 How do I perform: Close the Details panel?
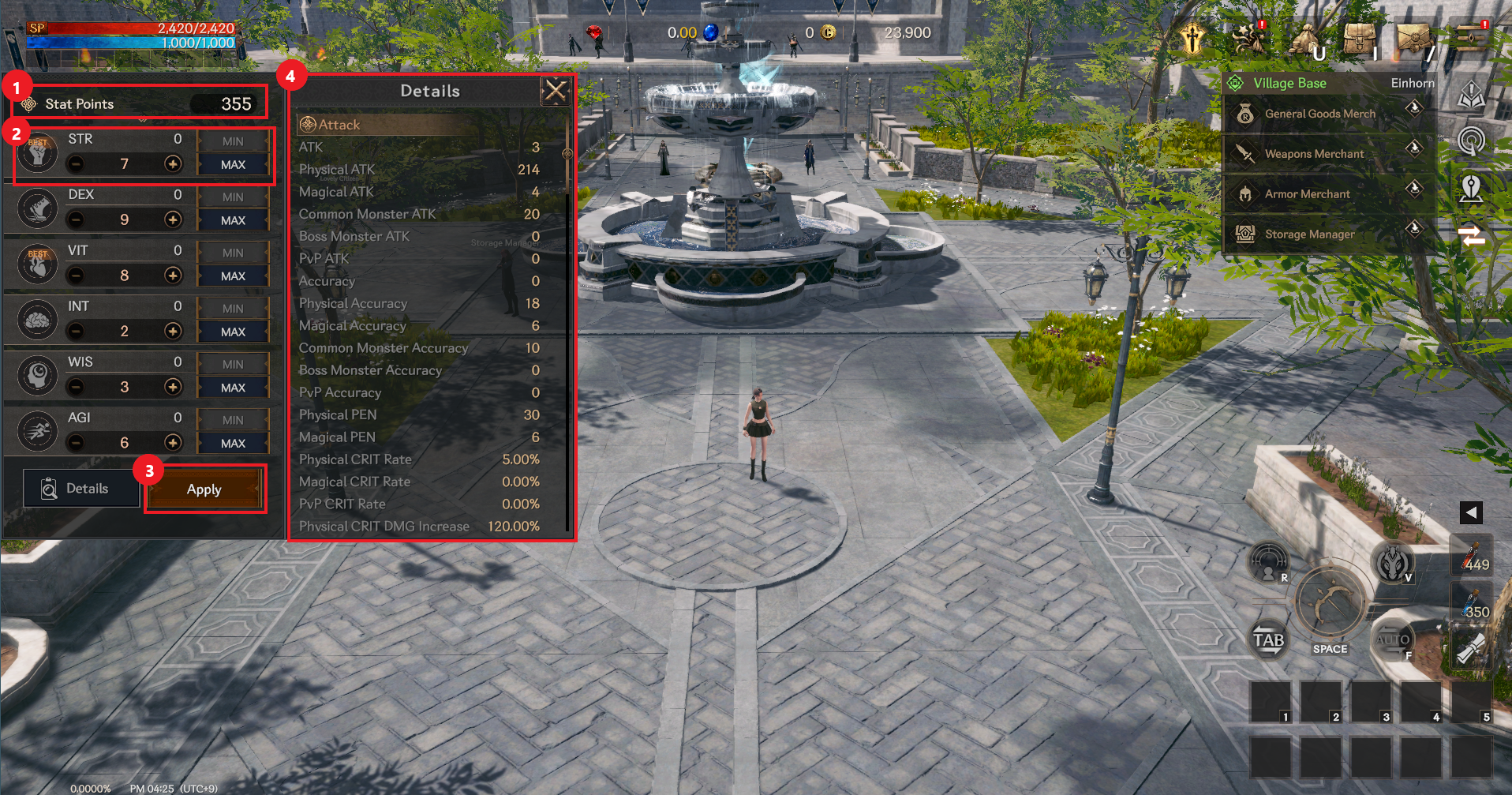pos(556,92)
